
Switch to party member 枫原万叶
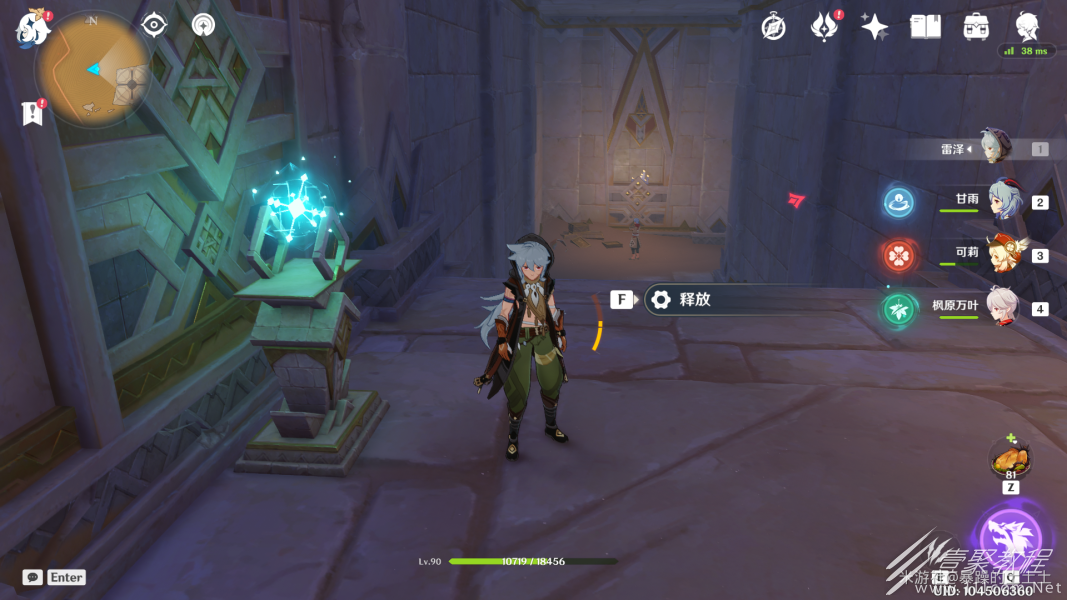(x=1002, y=307)
